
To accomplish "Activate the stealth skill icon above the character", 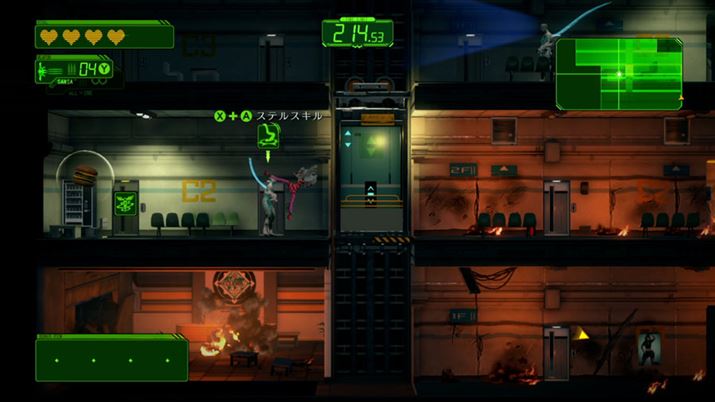I will pyautogui.click(x=268, y=136).
